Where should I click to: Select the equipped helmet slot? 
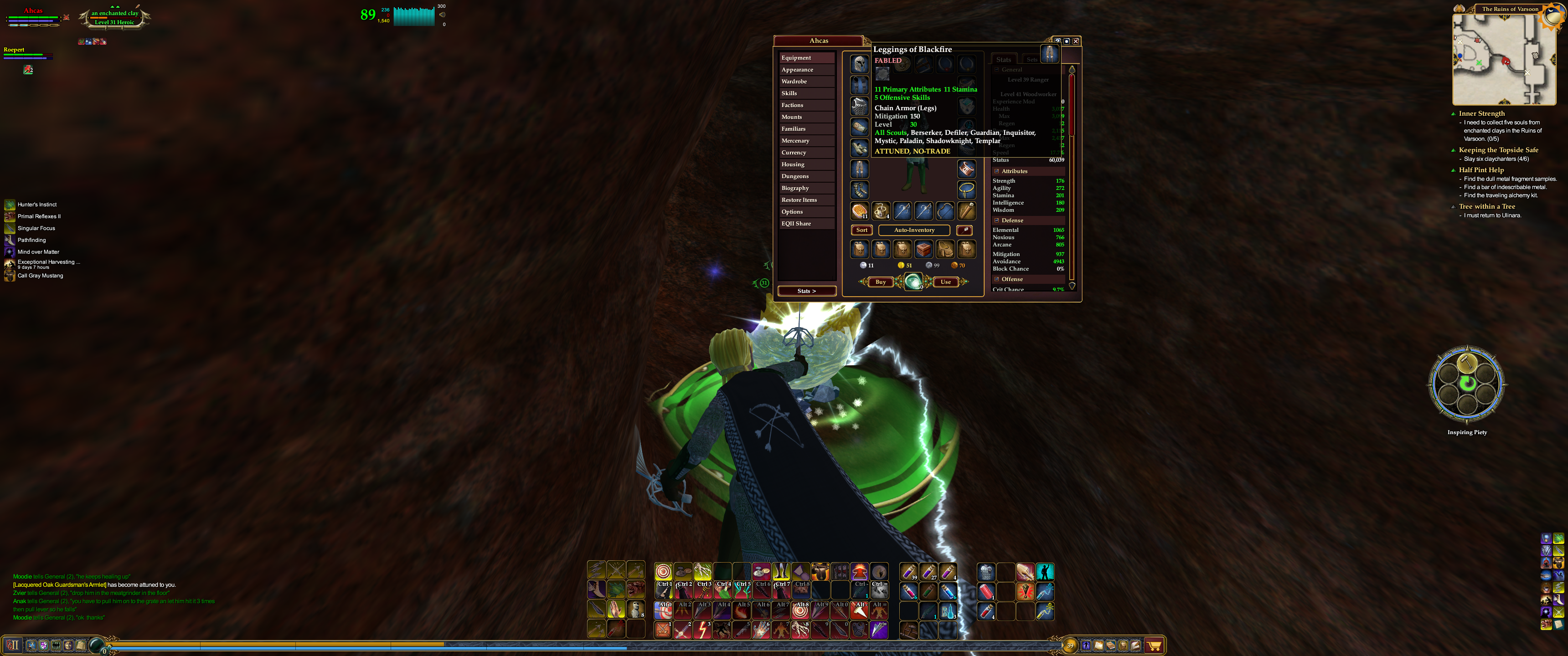coord(860,64)
